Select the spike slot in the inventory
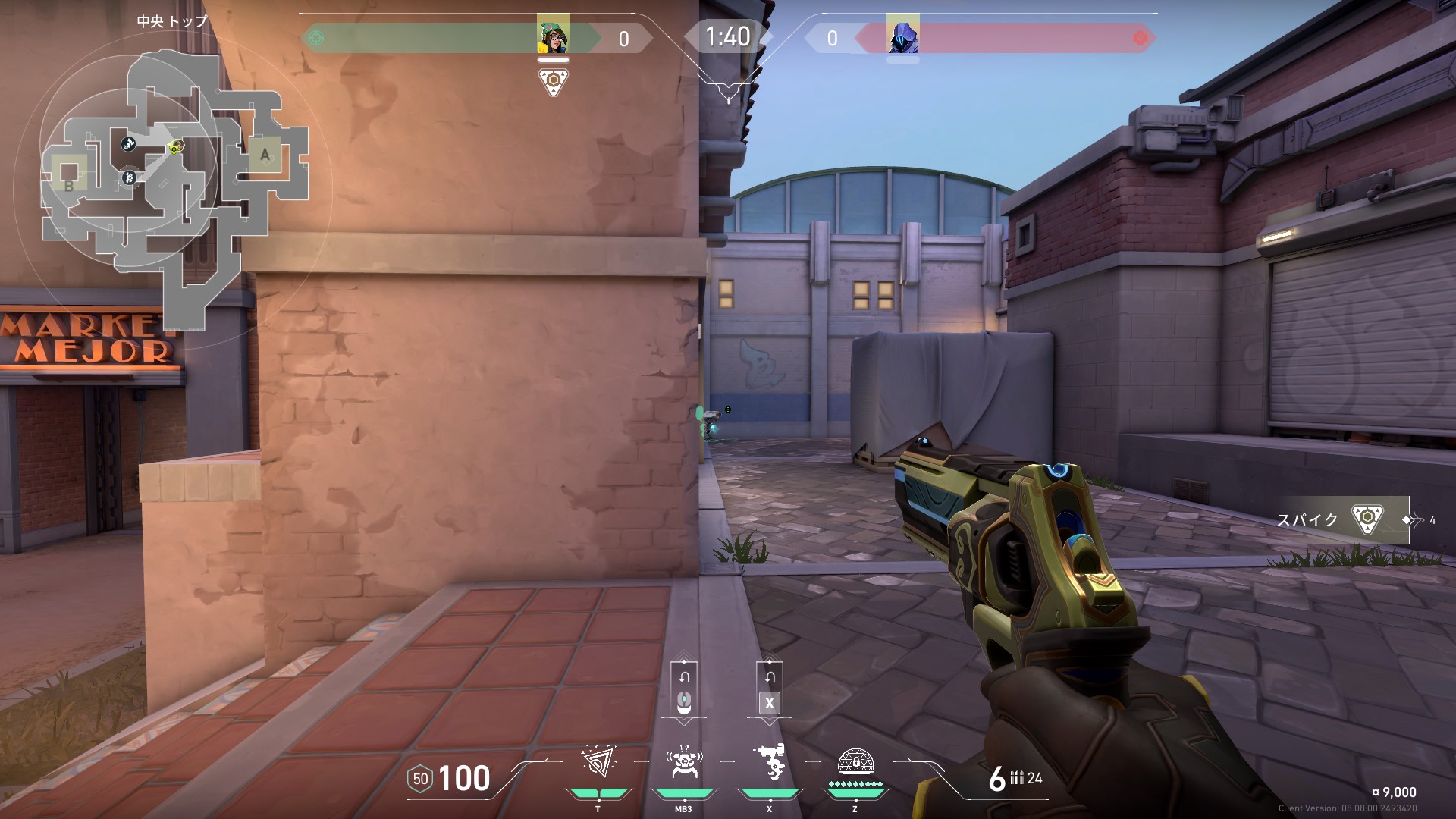Viewport: 1456px width, 819px height. tap(1366, 520)
